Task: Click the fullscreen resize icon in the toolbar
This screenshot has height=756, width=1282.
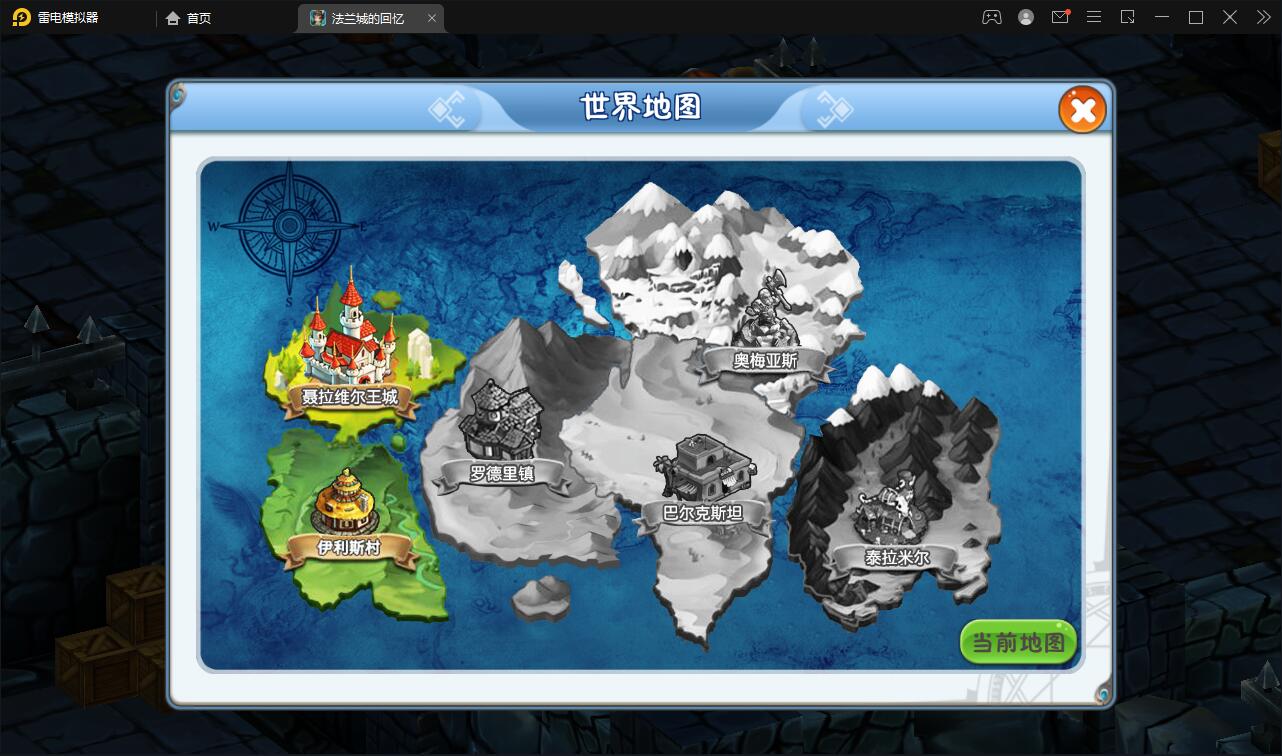Action: pos(1128,17)
